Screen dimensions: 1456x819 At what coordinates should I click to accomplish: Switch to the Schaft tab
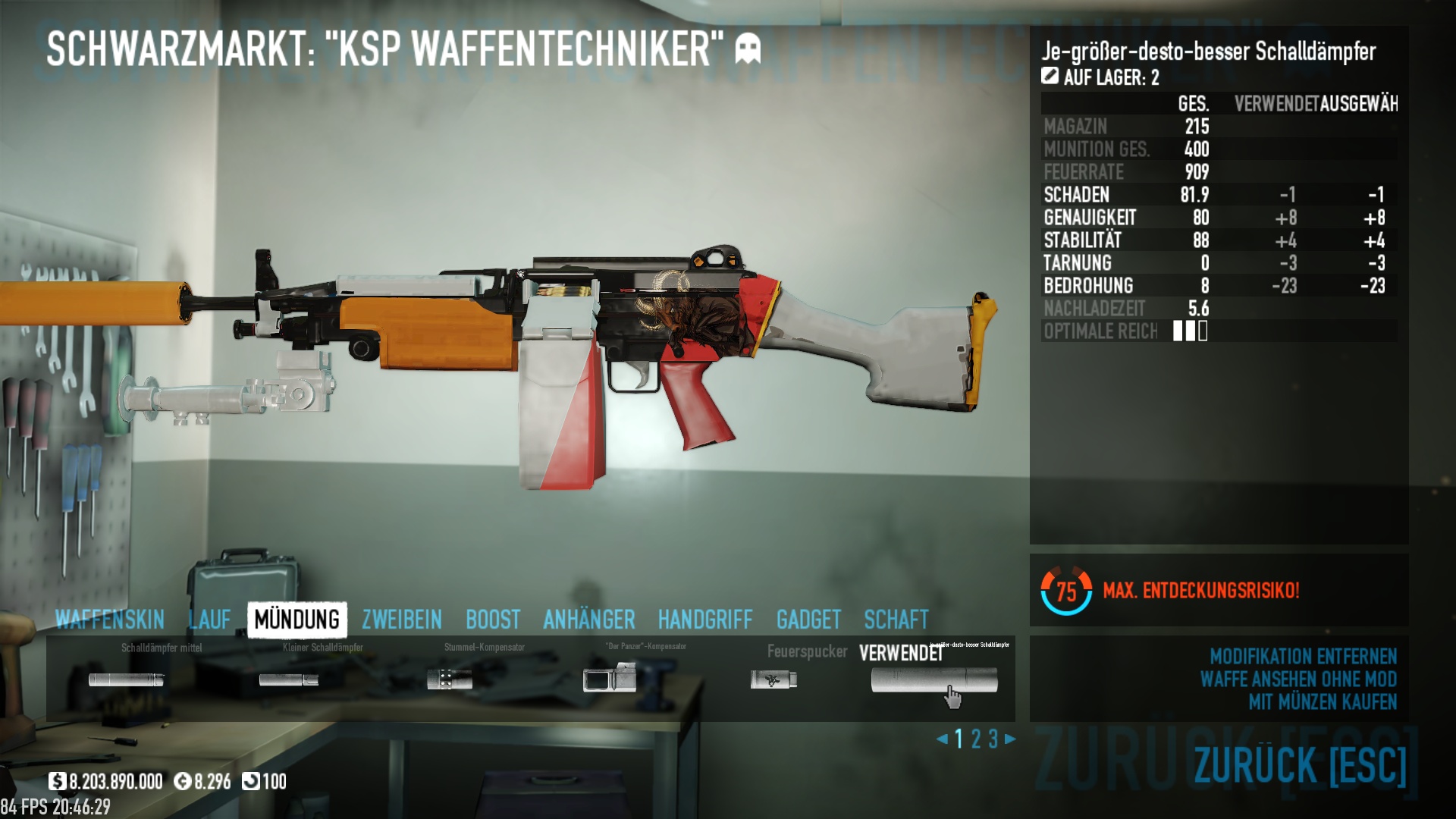coord(896,620)
